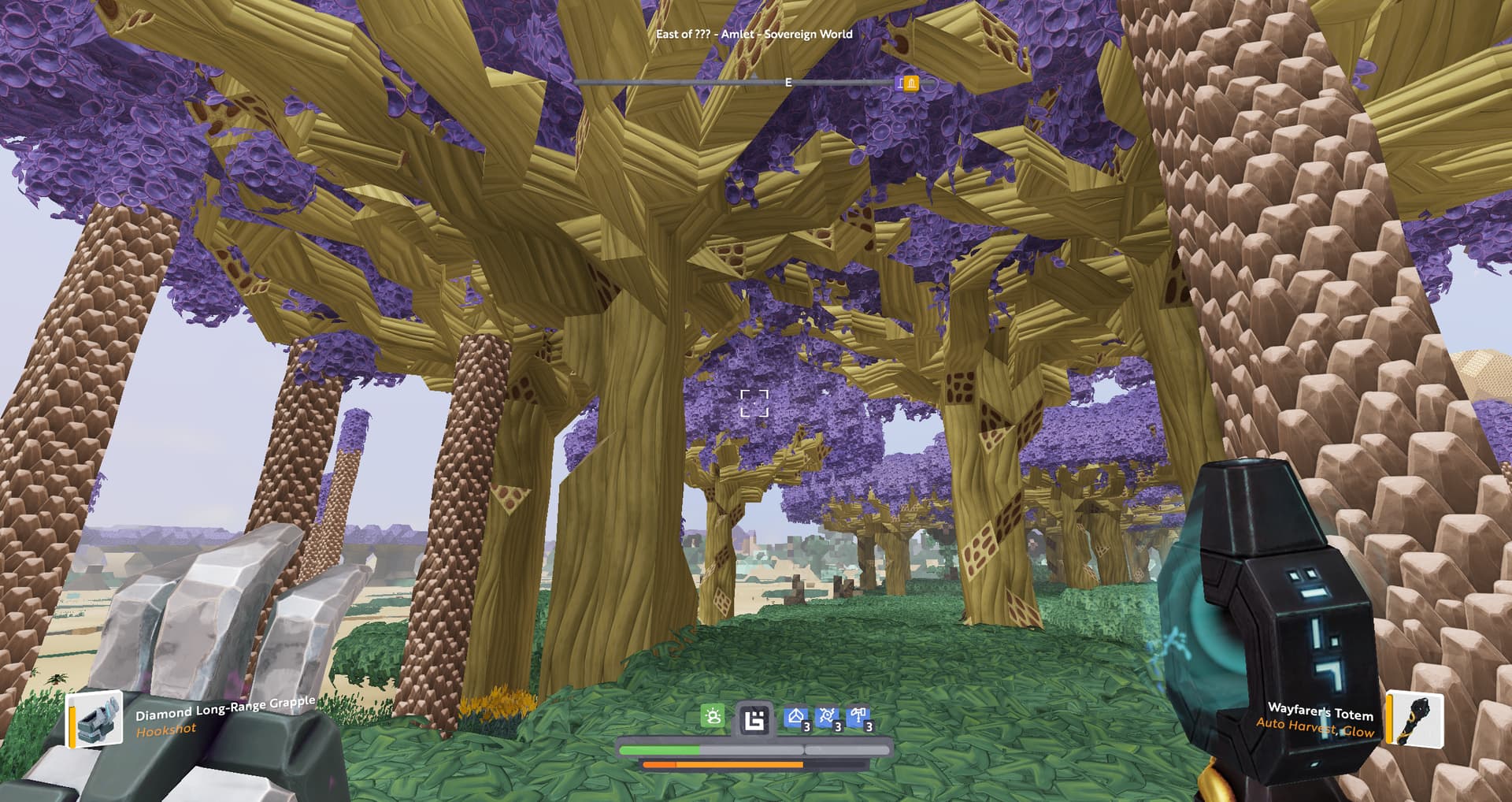Screen dimensions: 1512x802
Task: Click the orange beacon marker on compass
Action: coord(910,83)
